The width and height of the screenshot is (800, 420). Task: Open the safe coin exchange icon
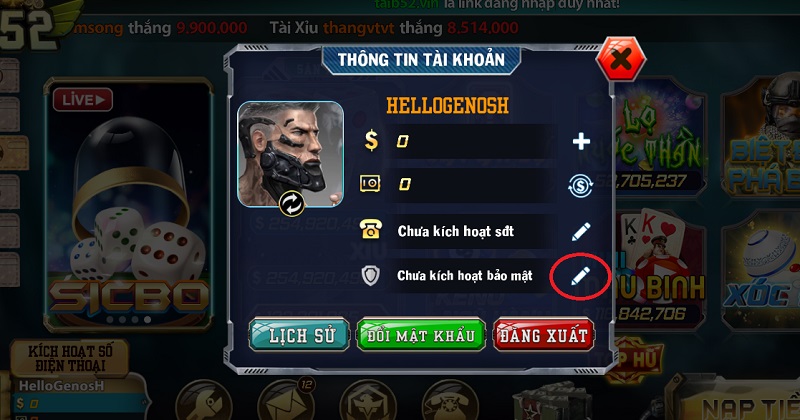pyautogui.click(x=581, y=185)
